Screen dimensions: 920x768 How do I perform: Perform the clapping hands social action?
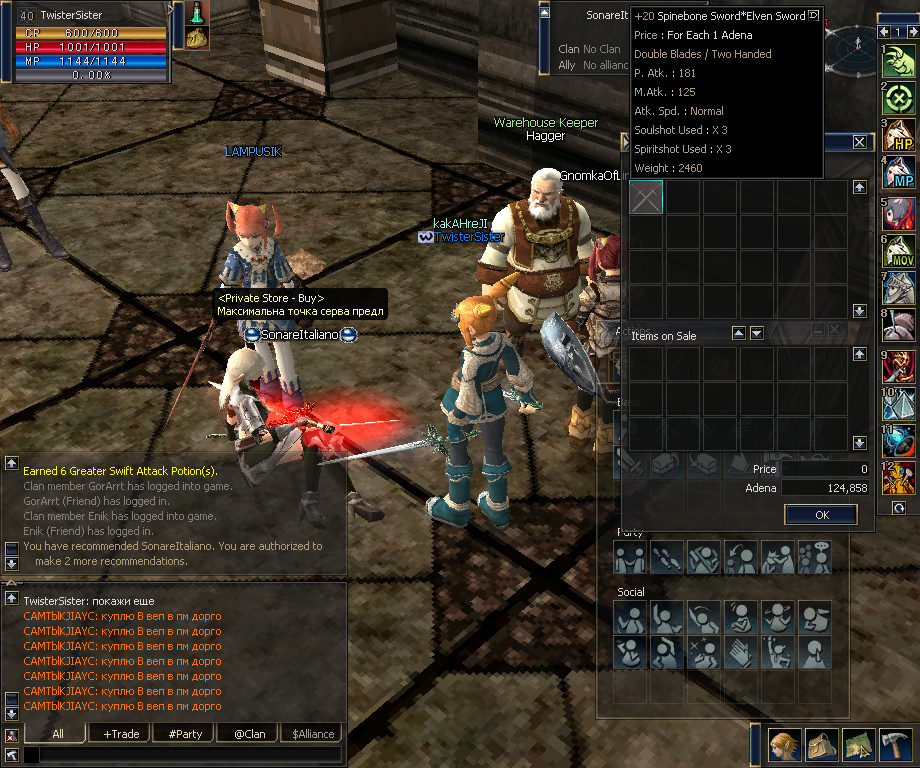point(741,651)
